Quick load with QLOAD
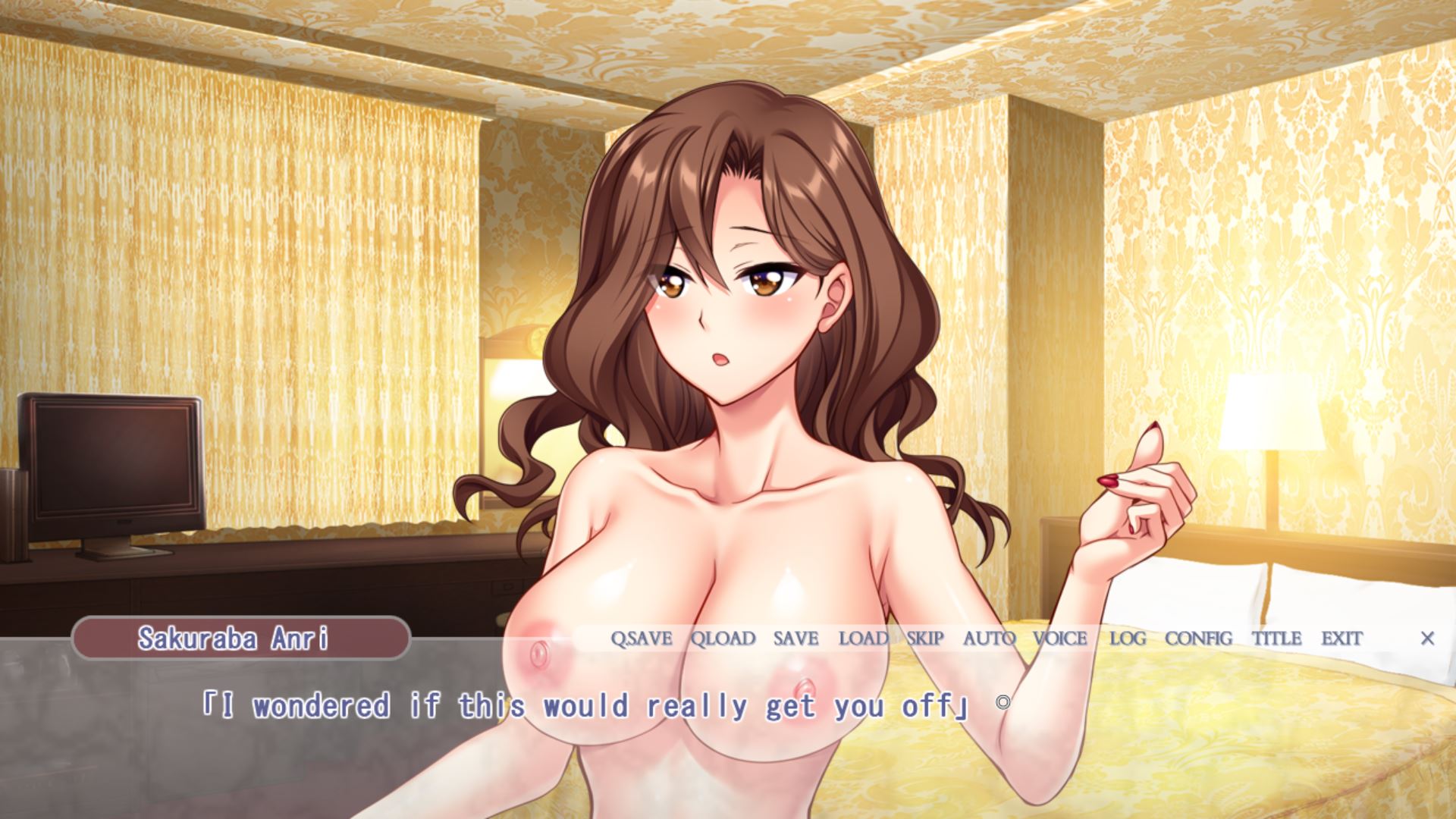The image size is (1456, 819). (723, 639)
